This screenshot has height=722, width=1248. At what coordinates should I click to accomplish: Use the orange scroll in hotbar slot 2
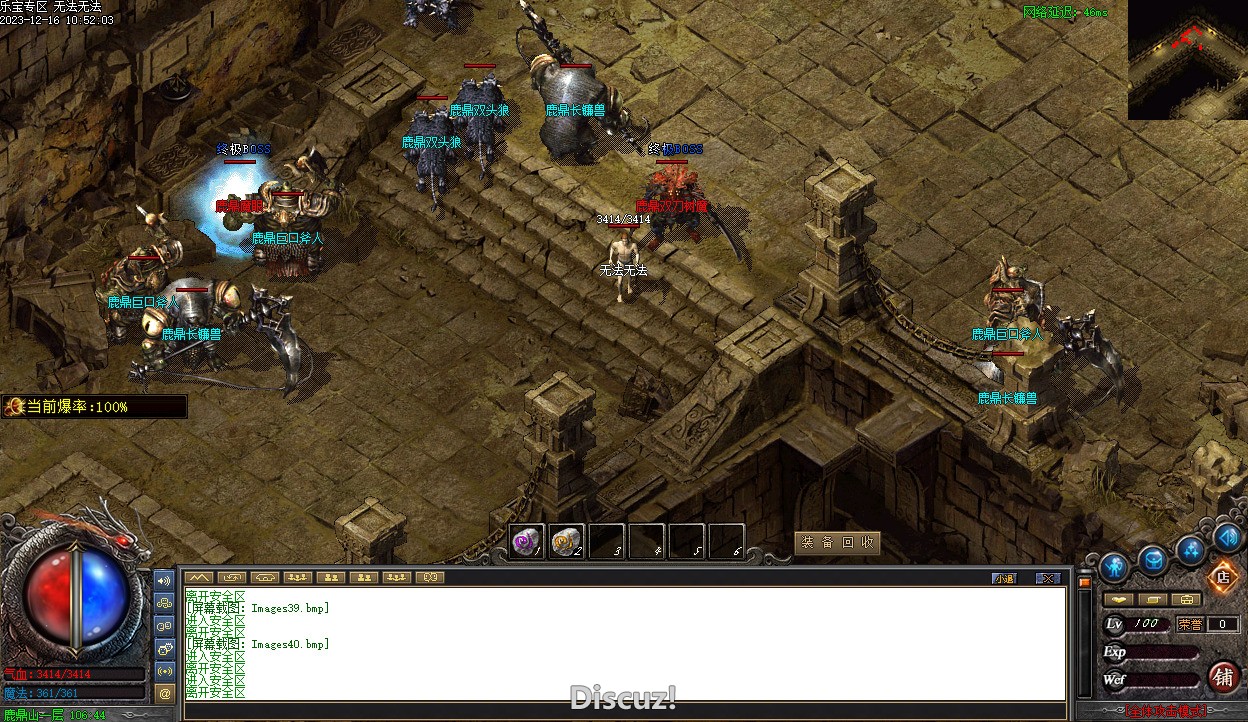pyautogui.click(x=567, y=542)
